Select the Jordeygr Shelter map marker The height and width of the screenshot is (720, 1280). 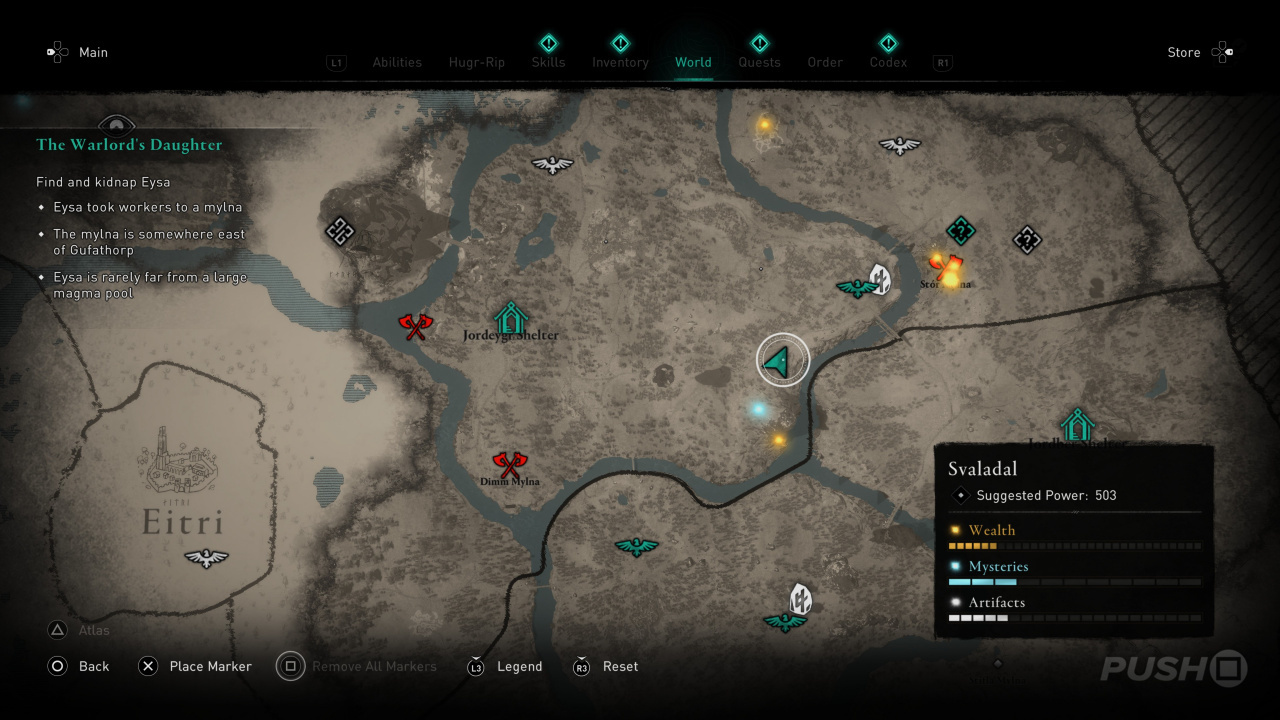[510, 318]
